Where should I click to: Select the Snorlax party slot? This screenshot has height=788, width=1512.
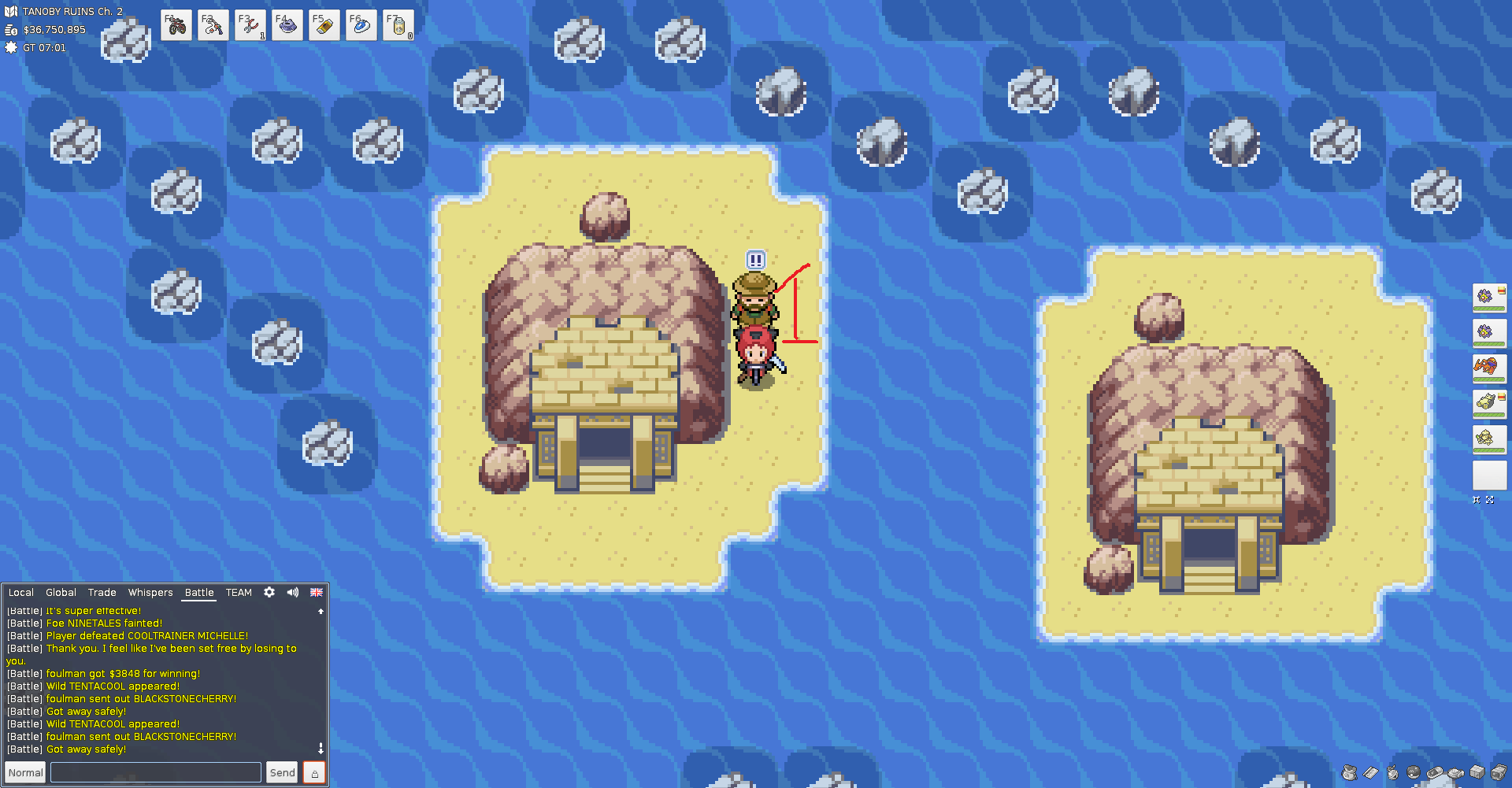coord(1488,404)
